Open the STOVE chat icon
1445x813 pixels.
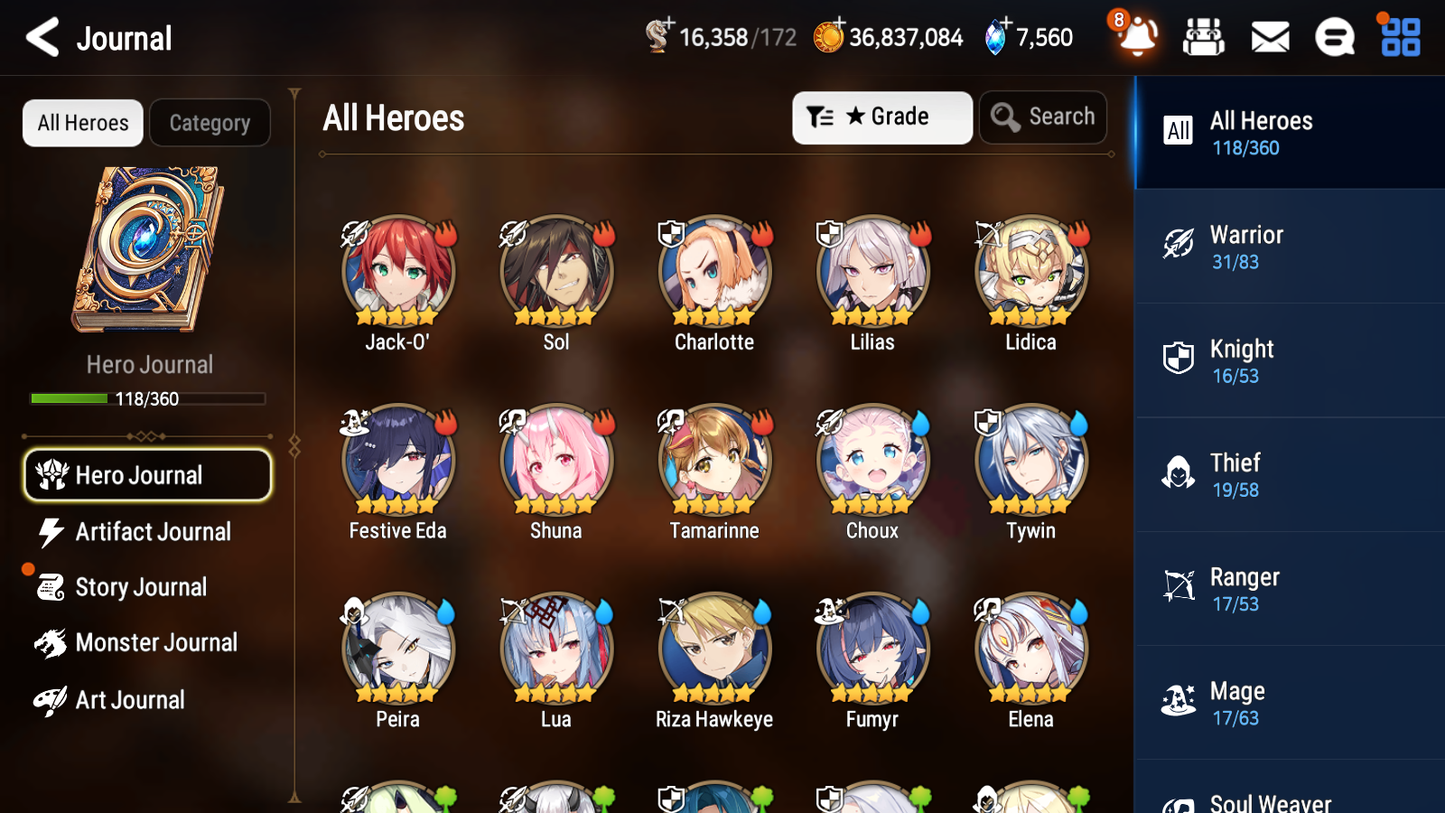(x=1334, y=36)
